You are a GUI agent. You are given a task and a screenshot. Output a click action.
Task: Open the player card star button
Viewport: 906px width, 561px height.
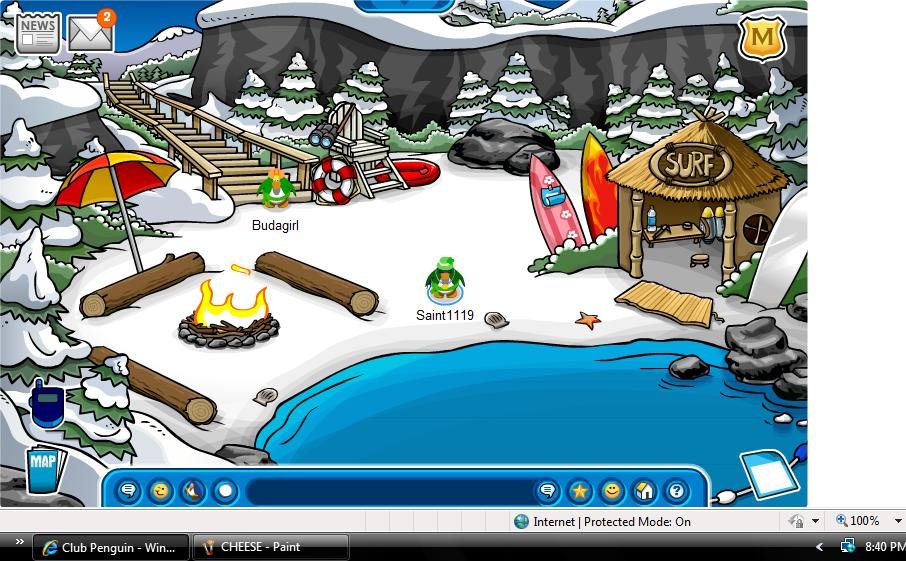(x=579, y=491)
